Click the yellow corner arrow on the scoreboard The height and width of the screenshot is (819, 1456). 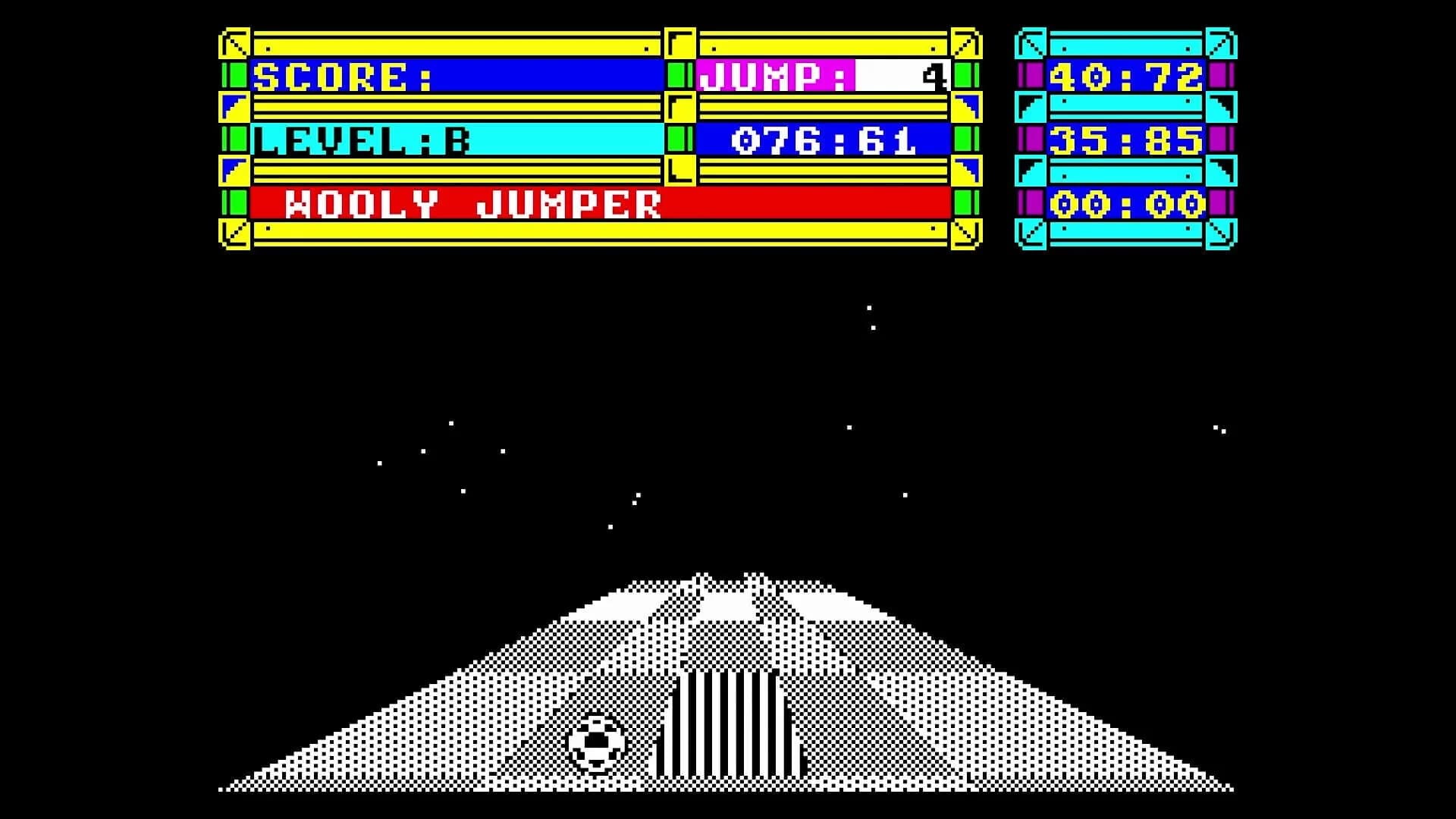coord(231,42)
